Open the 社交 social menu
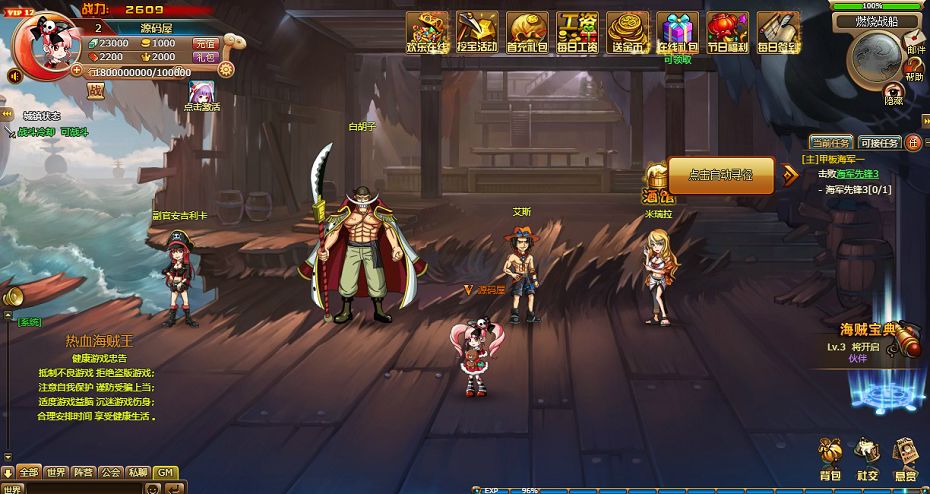 [867, 458]
